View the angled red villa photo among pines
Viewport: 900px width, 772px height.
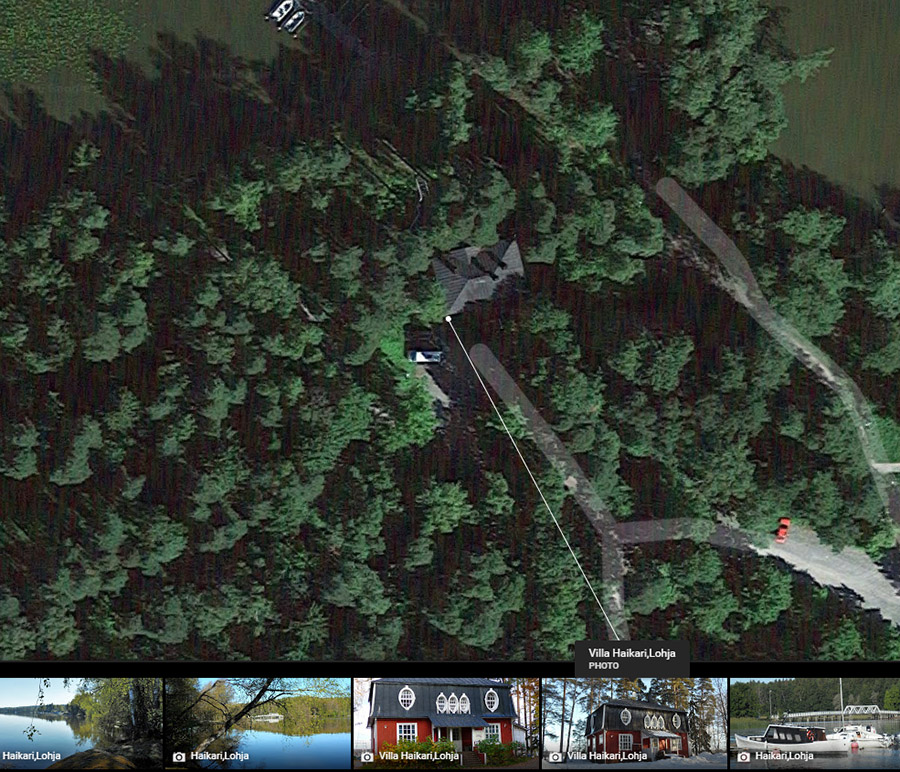click(634, 722)
